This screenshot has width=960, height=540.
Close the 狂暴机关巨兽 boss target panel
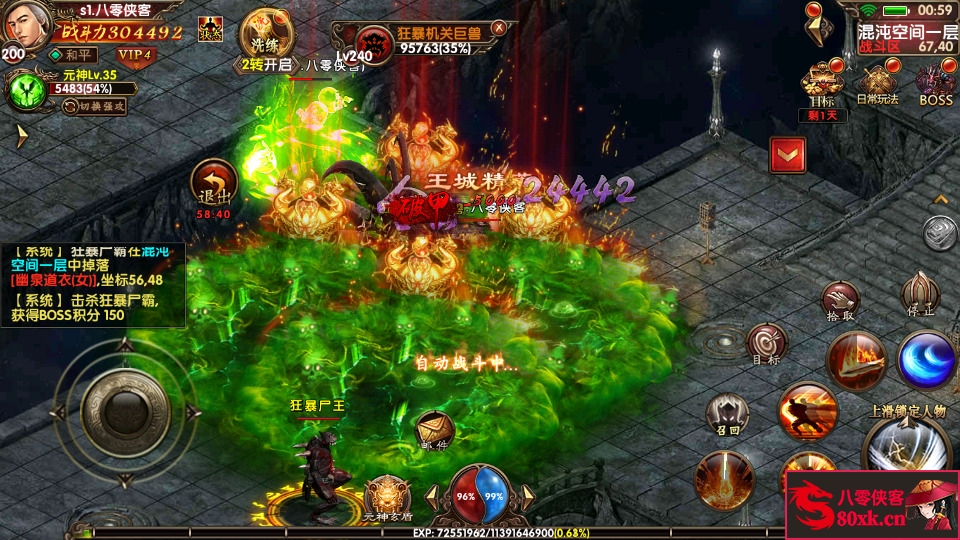coord(499,28)
